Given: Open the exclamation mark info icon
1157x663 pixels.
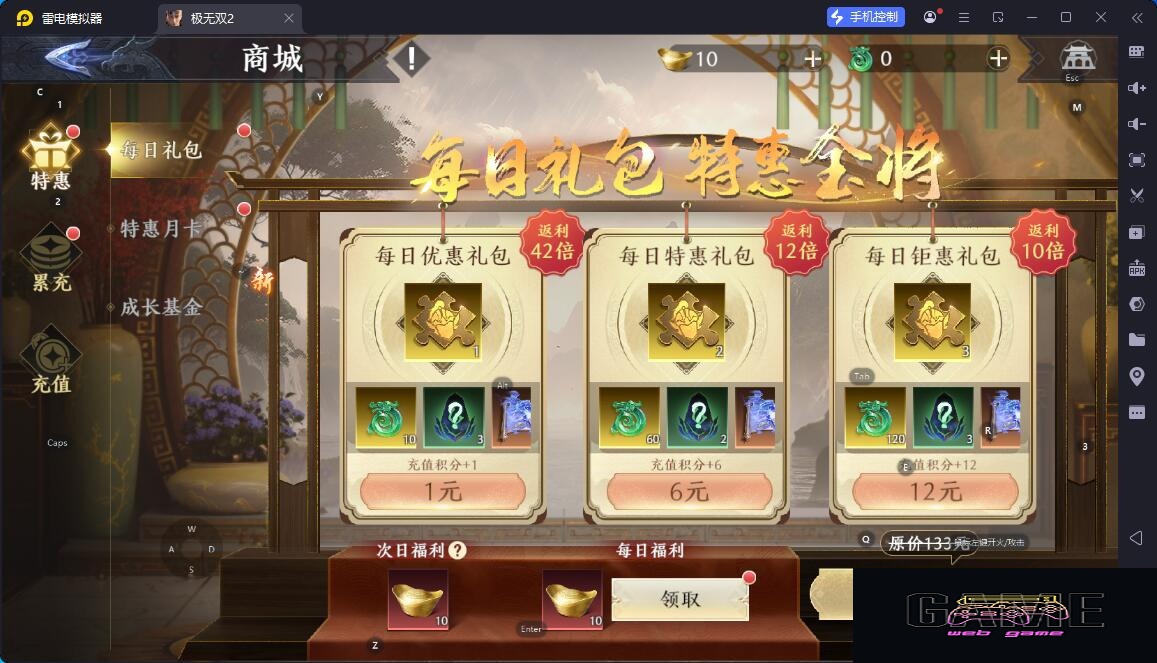Looking at the screenshot, I should tap(410, 59).
